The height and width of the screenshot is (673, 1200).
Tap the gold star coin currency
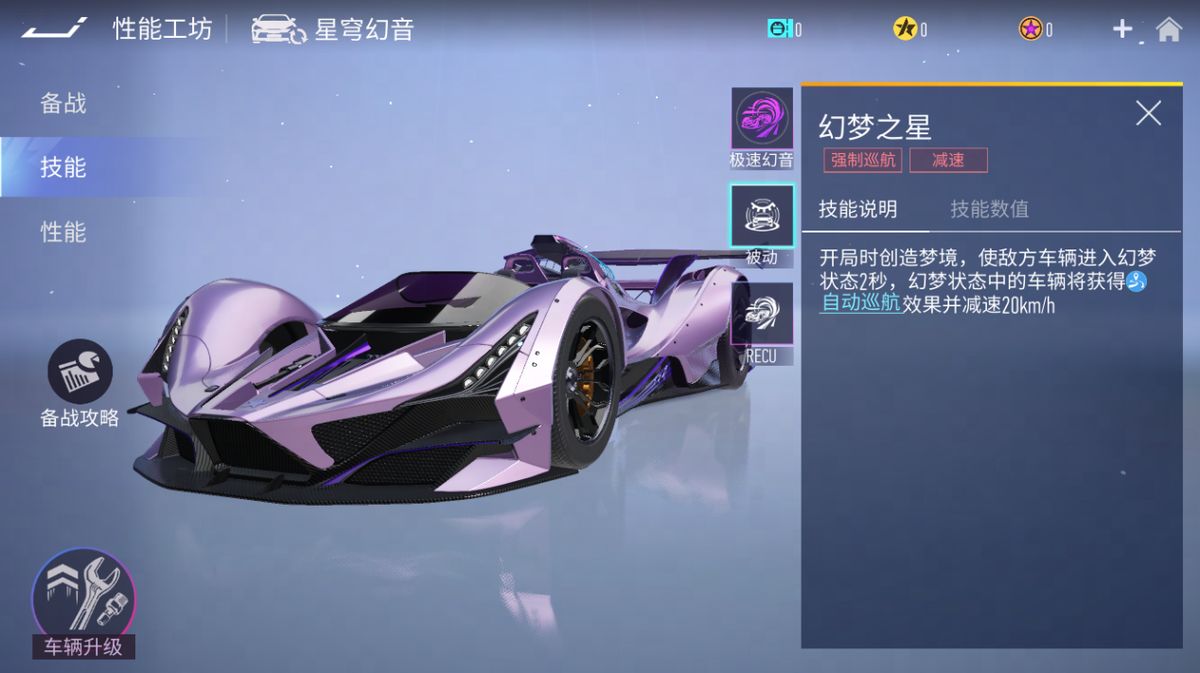(x=905, y=29)
